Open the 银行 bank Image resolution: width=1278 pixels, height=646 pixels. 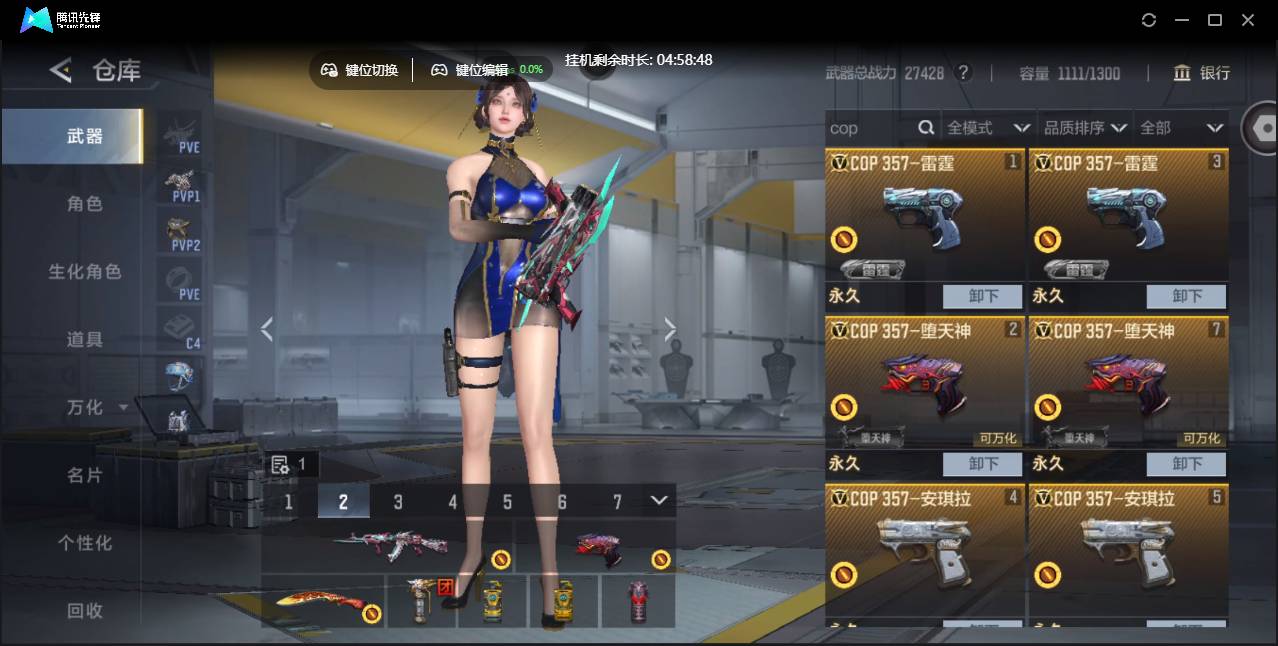pyautogui.click(x=1202, y=73)
